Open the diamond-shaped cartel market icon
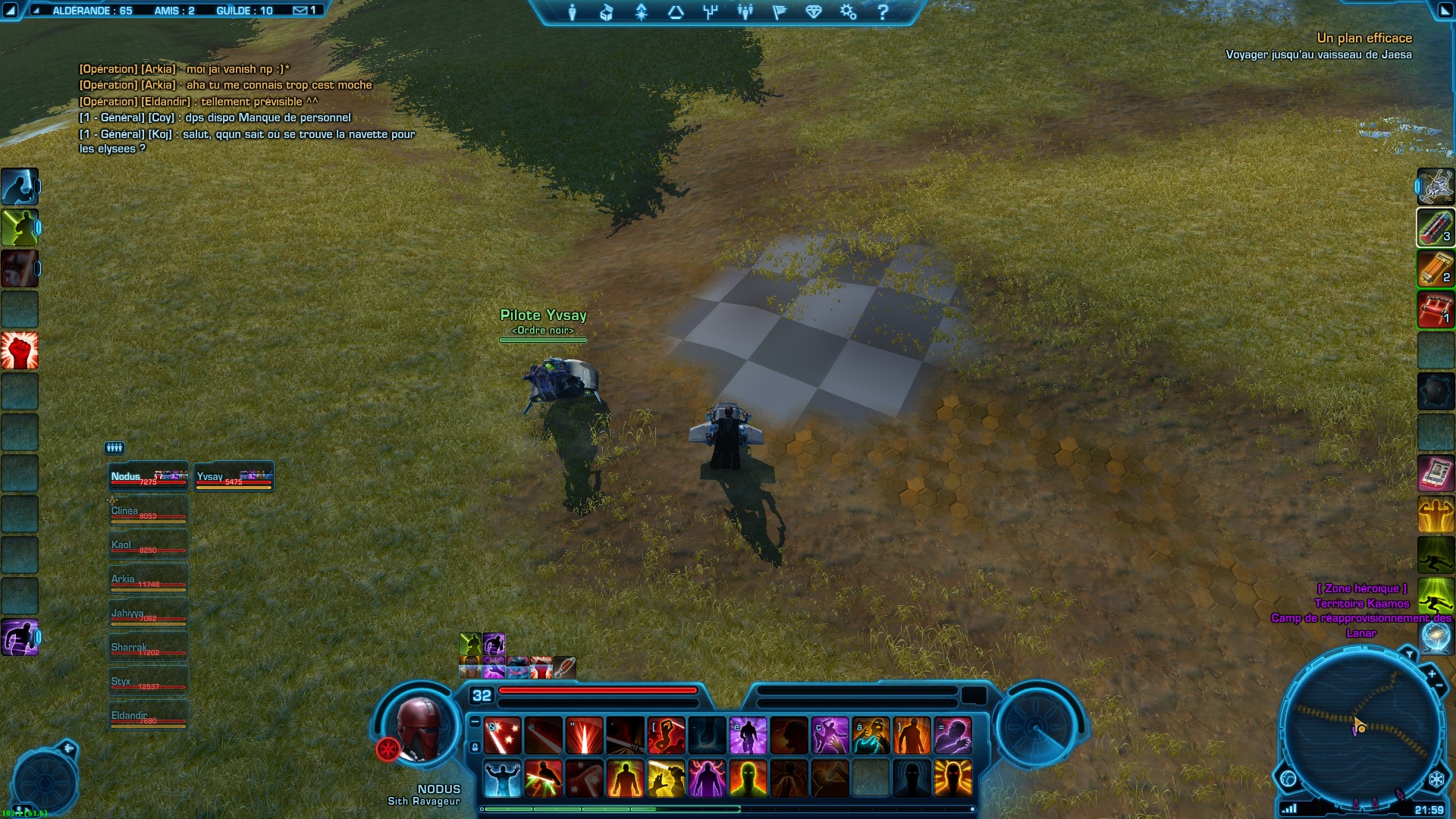 (814, 12)
